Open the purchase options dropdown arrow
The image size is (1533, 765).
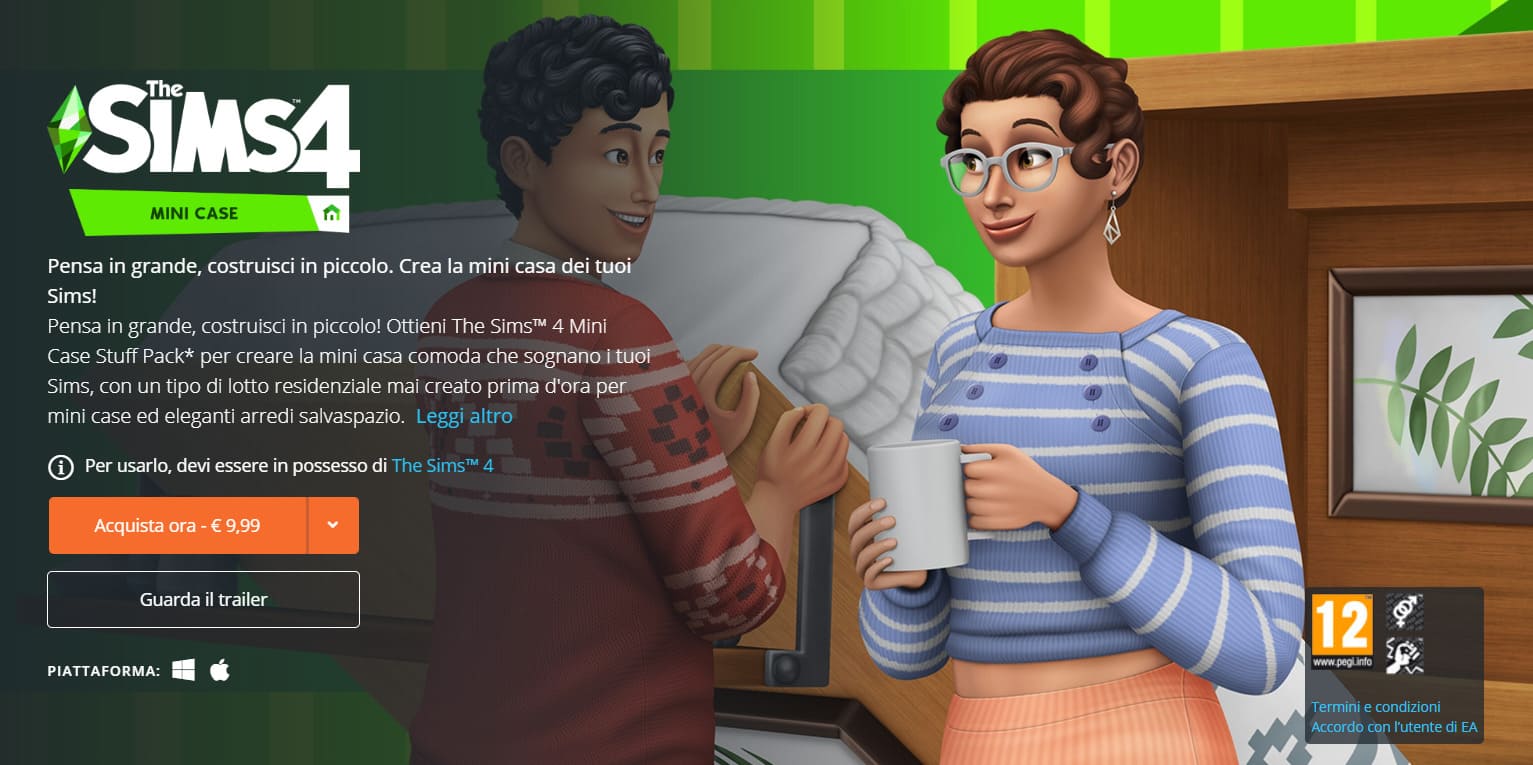point(333,525)
